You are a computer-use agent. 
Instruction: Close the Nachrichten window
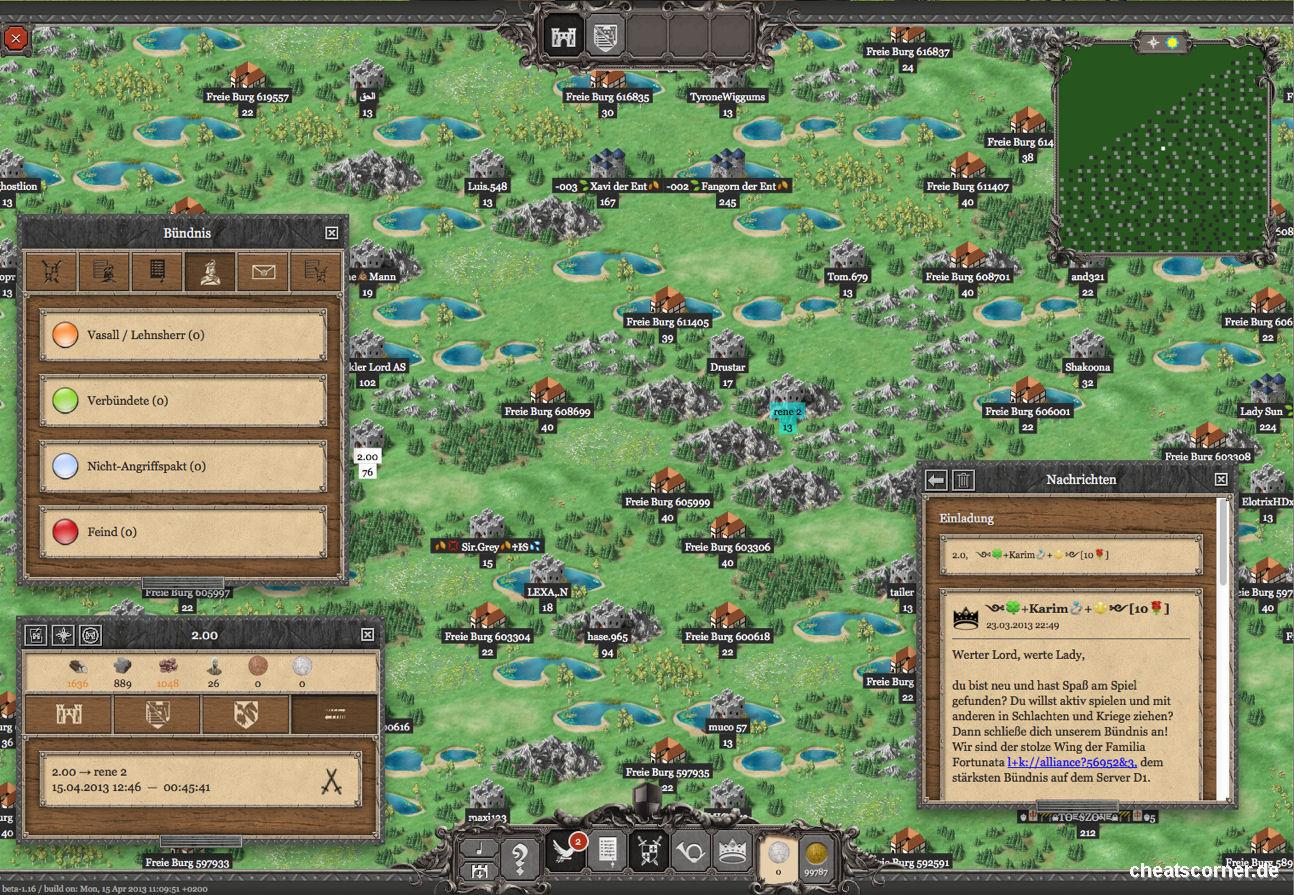(x=1221, y=480)
